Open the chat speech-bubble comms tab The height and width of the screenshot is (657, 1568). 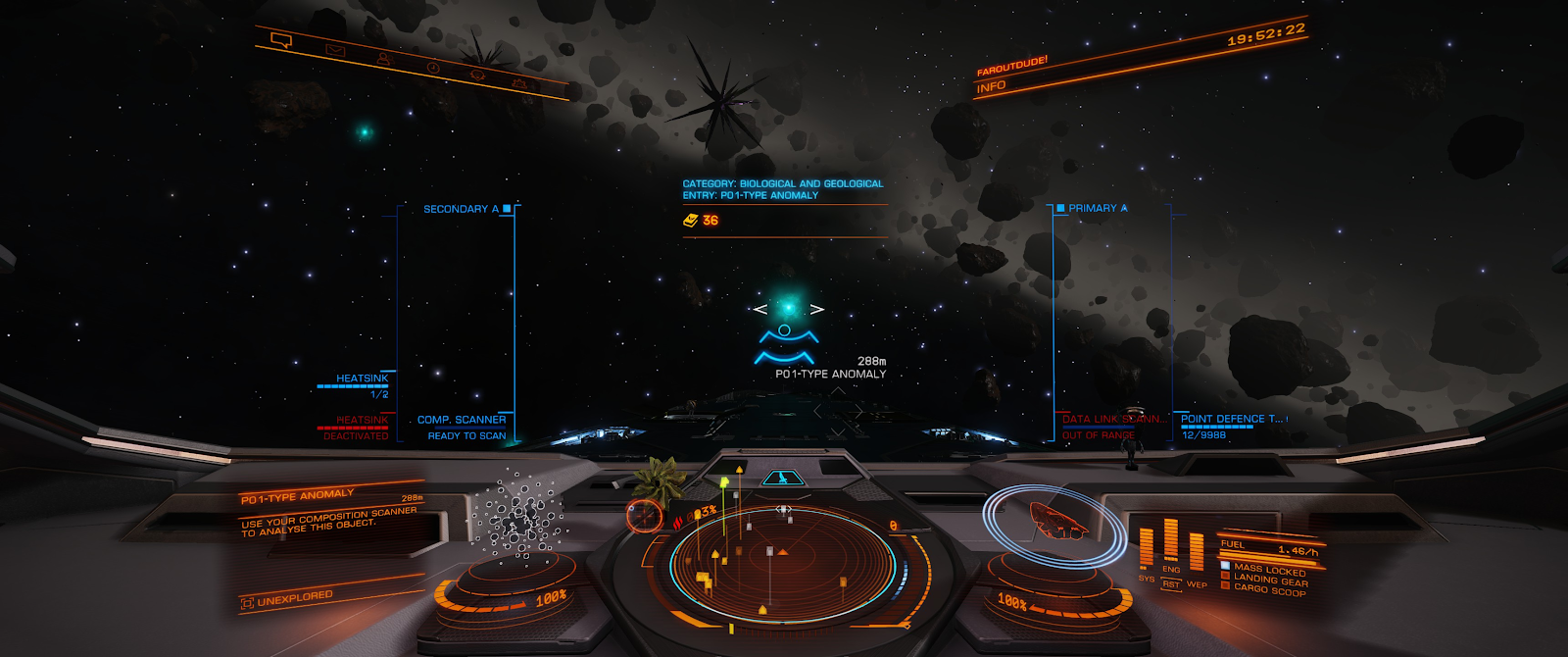(x=281, y=41)
